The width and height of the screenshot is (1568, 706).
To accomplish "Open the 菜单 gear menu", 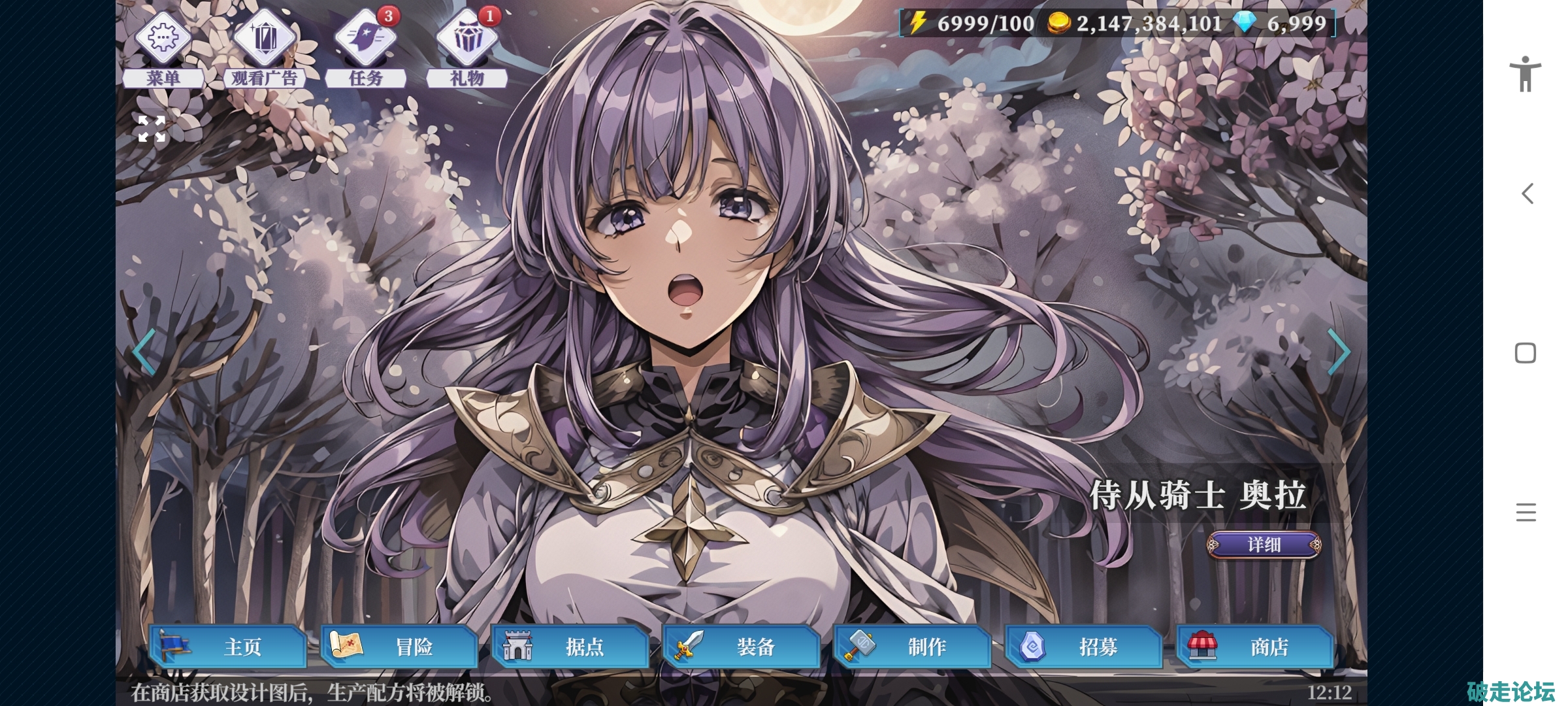I will coord(163,39).
